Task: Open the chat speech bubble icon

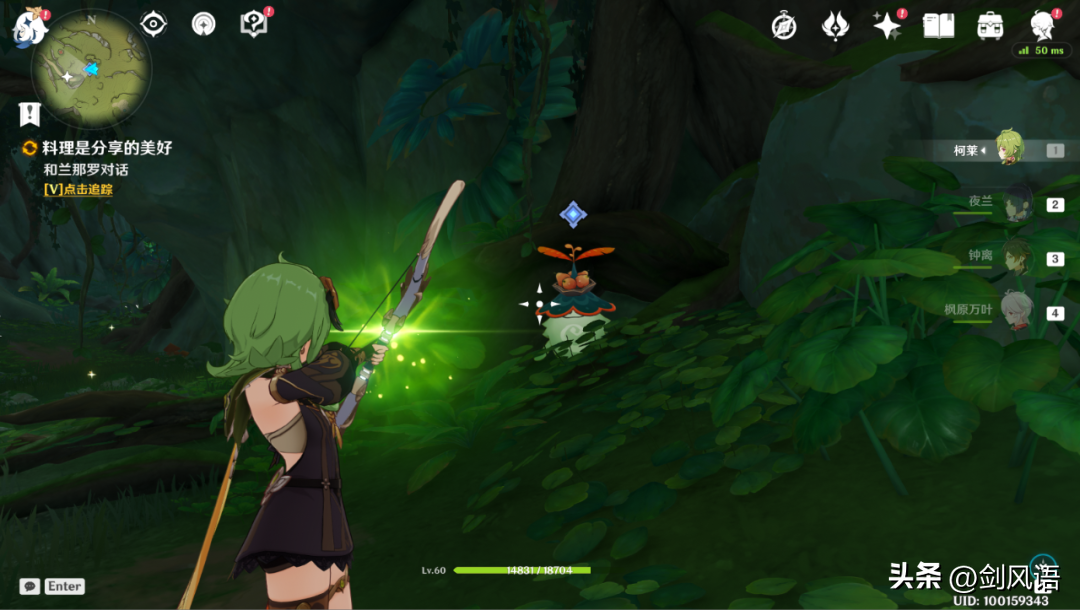Action: tap(30, 587)
